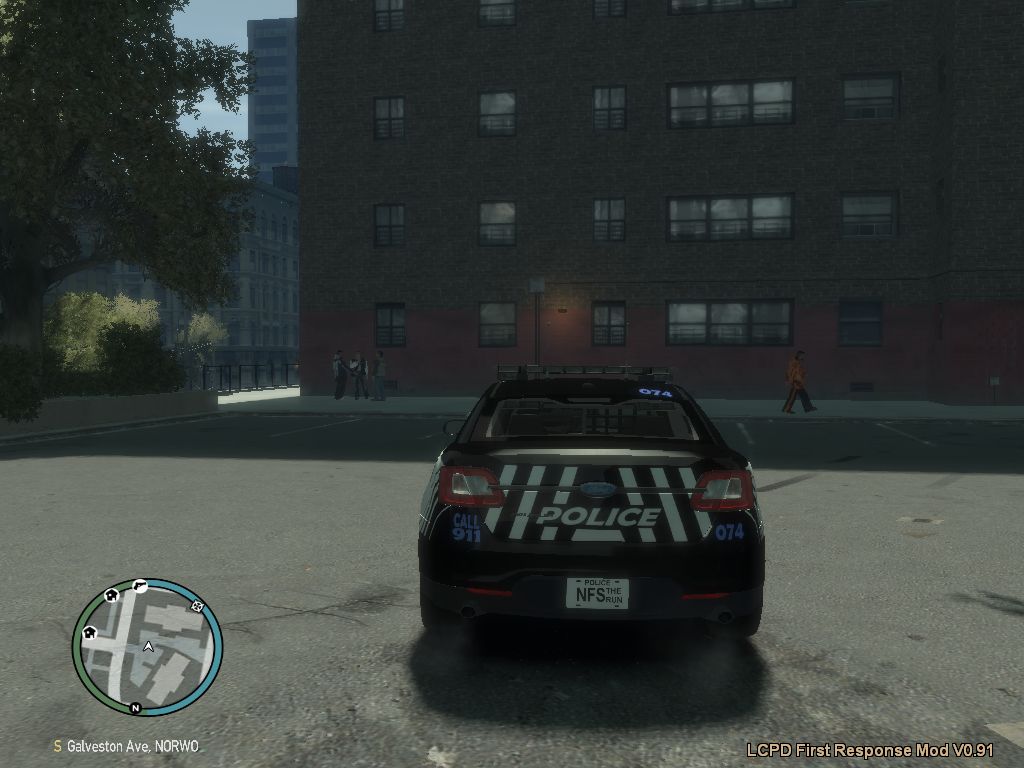Click the crosshair target blip on radar

(197, 605)
